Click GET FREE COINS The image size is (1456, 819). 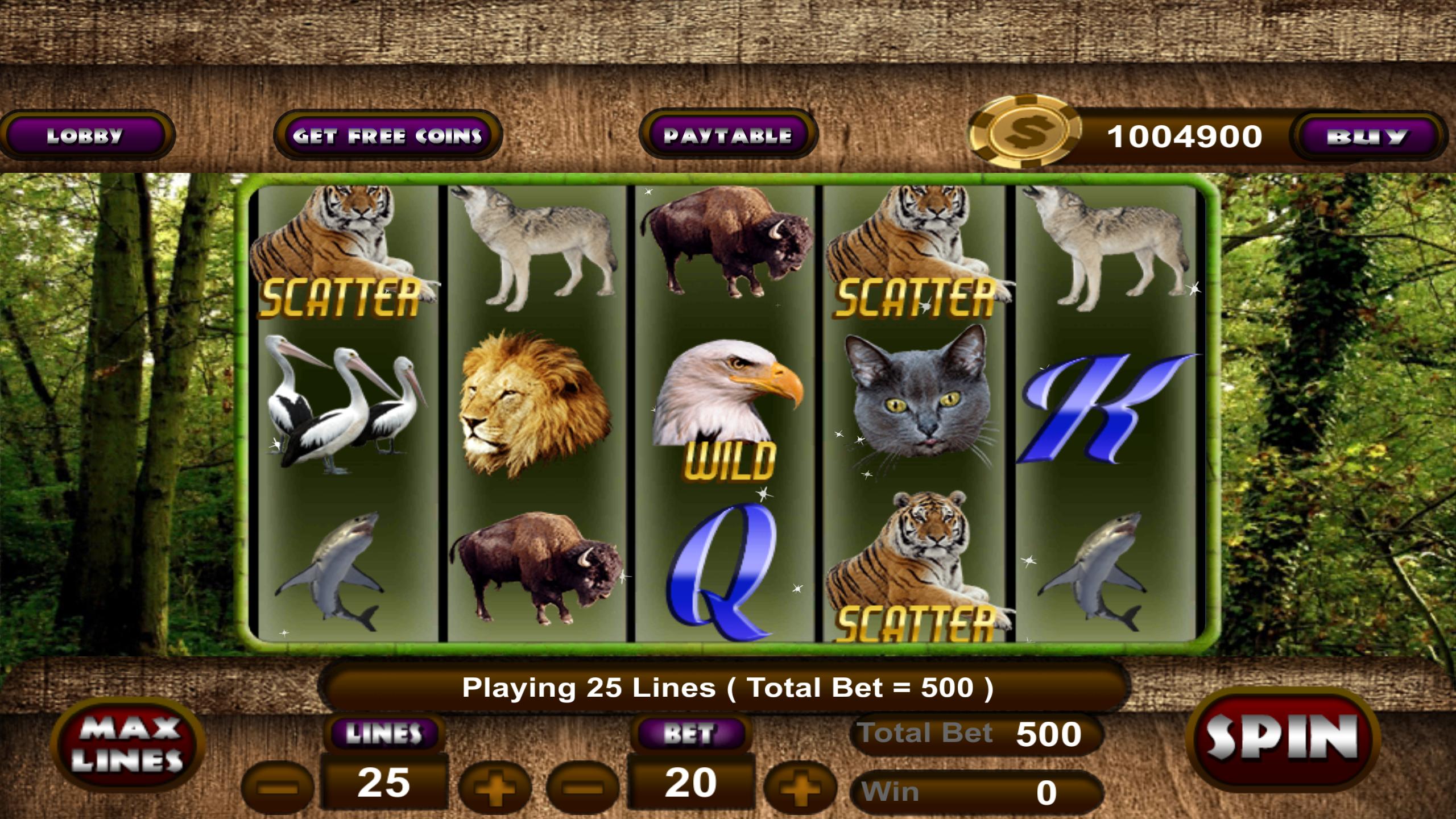[387, 135]
